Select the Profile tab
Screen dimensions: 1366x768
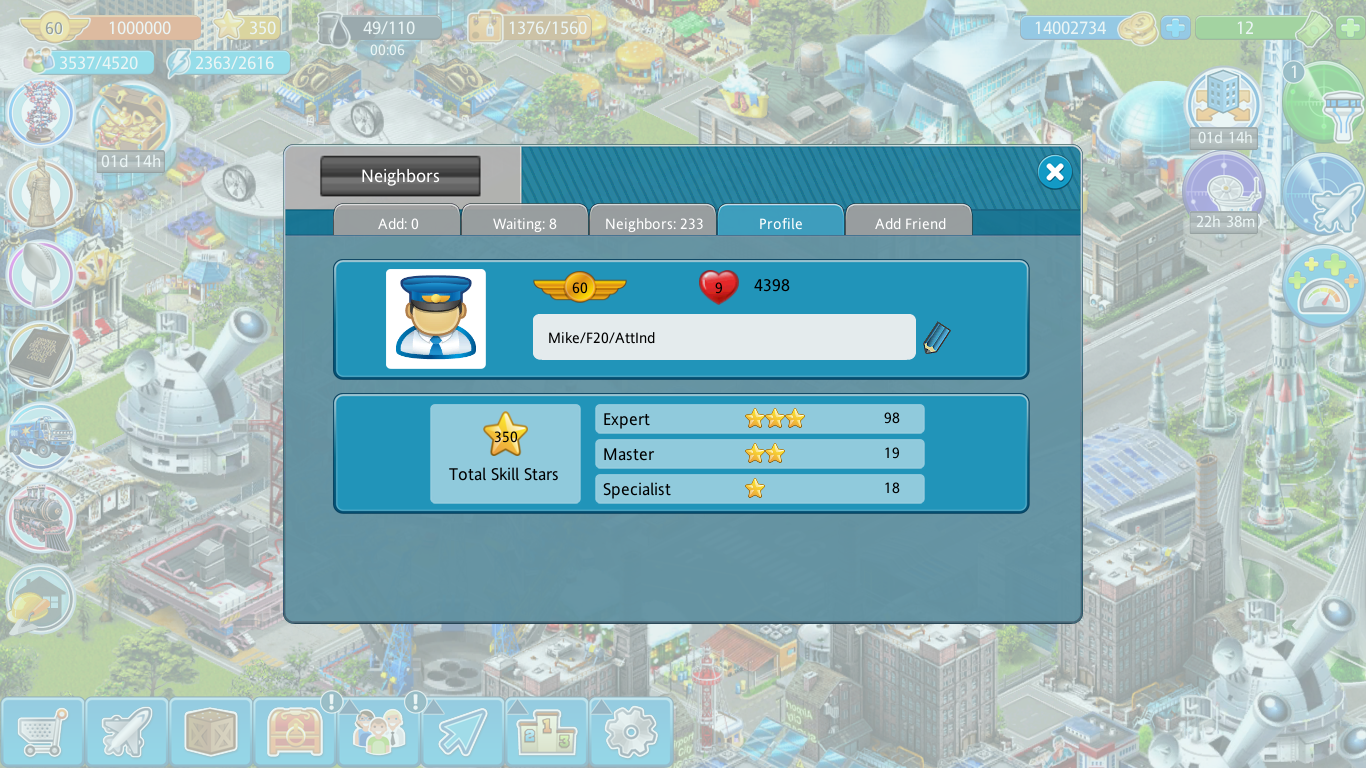[x=780, y=223]
